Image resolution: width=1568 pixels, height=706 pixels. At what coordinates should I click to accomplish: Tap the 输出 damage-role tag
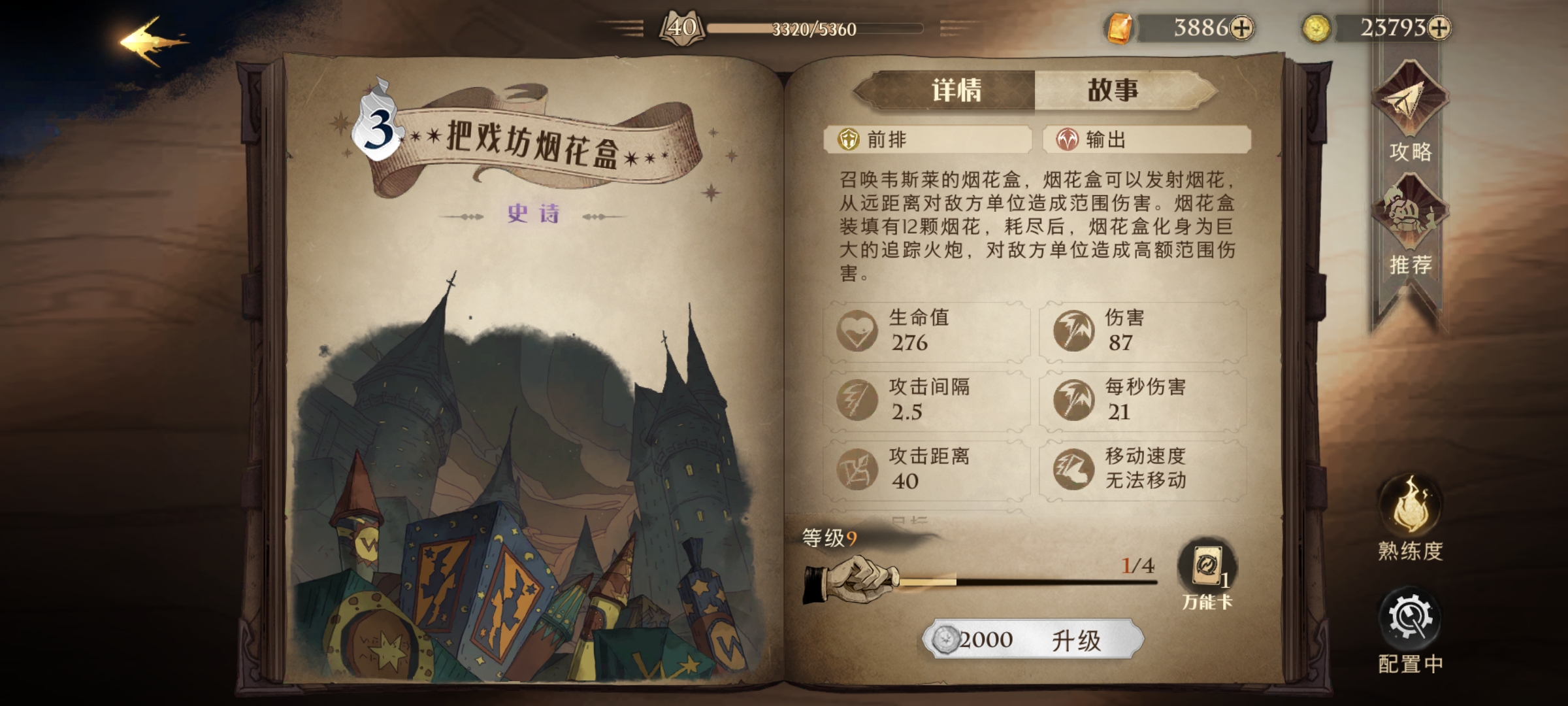pyautogui.click(x=1147, y=139)
